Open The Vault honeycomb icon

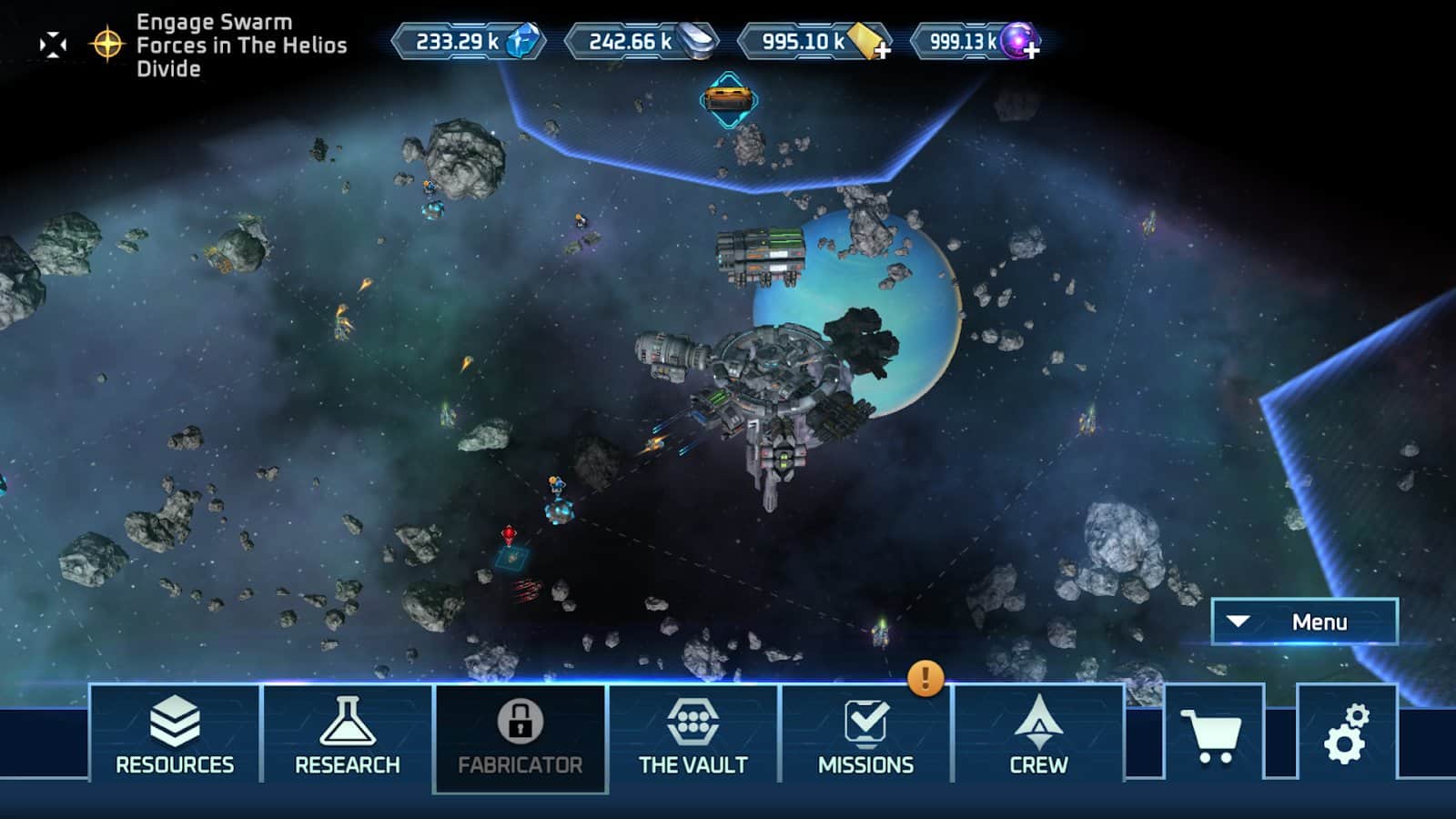click(694, 723)
